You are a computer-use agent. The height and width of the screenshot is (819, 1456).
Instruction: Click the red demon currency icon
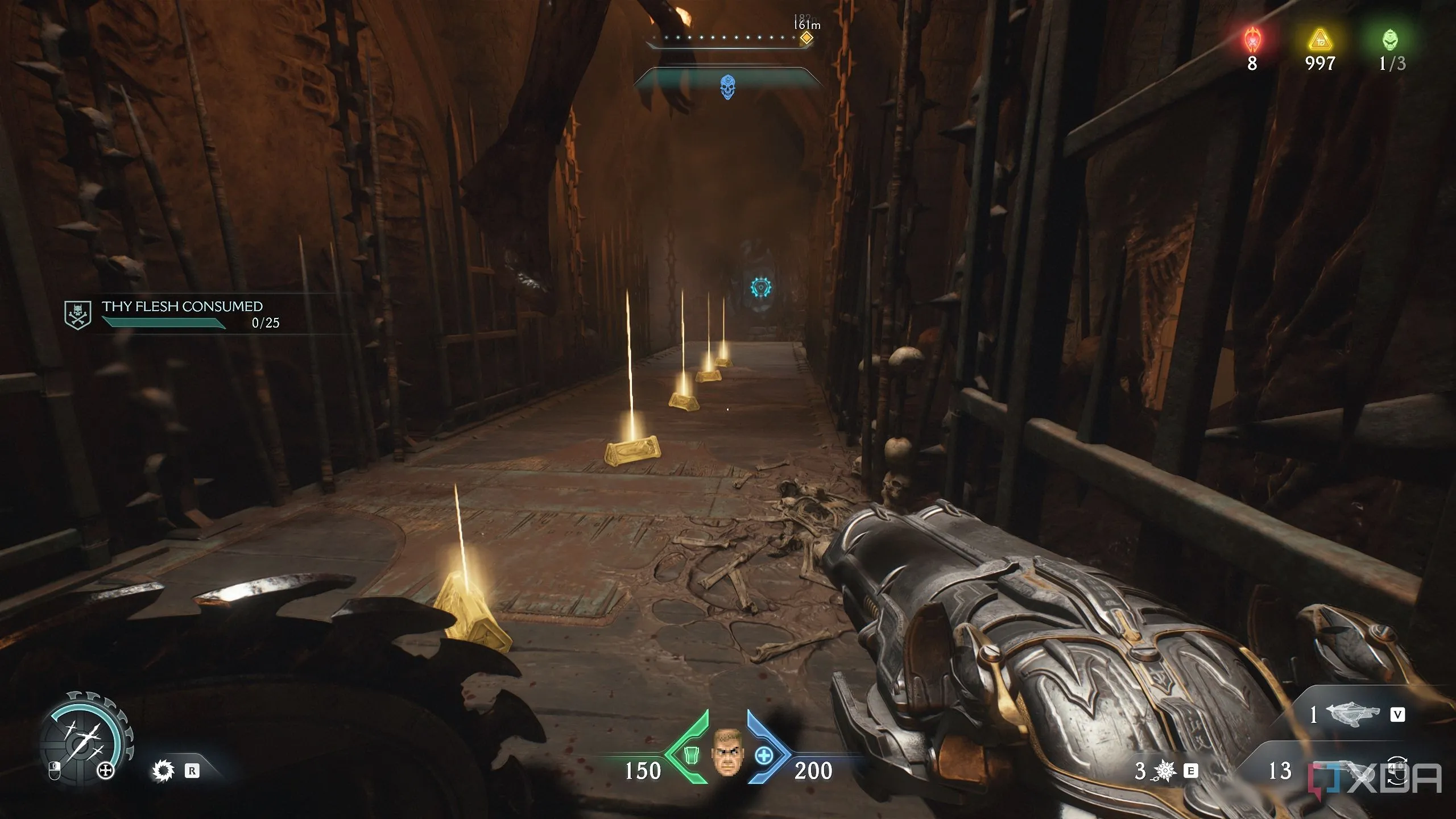click(1252, 40)
